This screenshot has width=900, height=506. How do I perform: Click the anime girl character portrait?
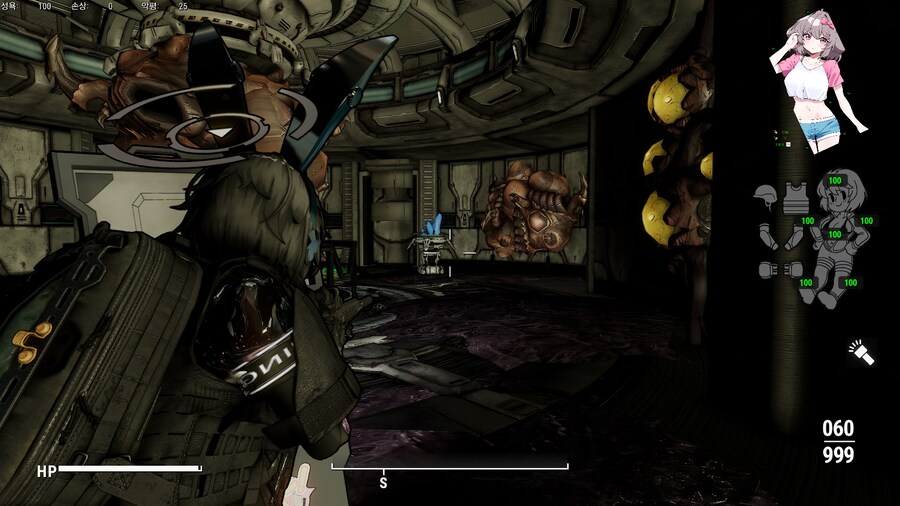coord(817,86)
